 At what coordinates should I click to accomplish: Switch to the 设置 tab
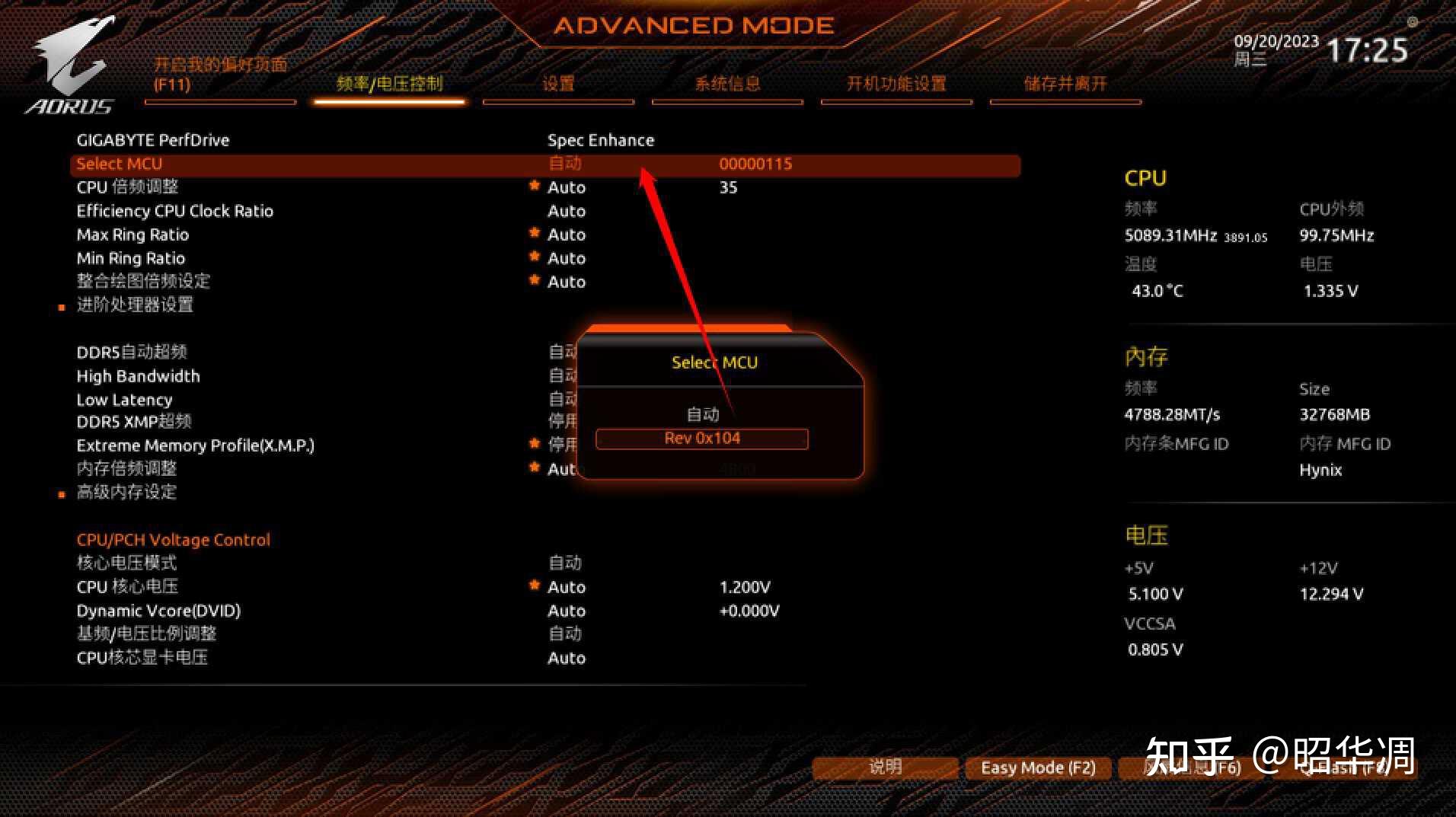tap(558, 85)
